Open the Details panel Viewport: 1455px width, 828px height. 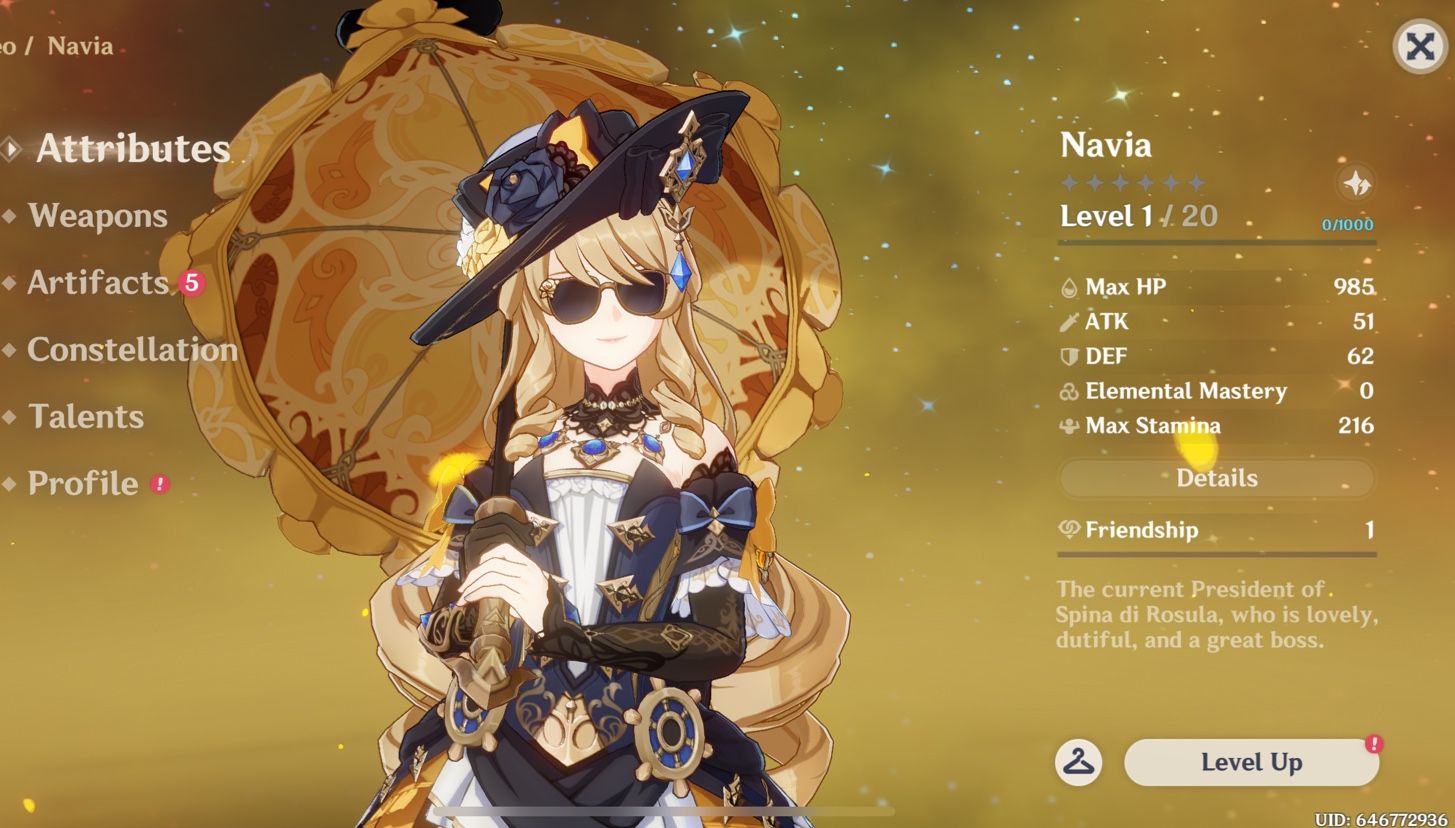1215,478
